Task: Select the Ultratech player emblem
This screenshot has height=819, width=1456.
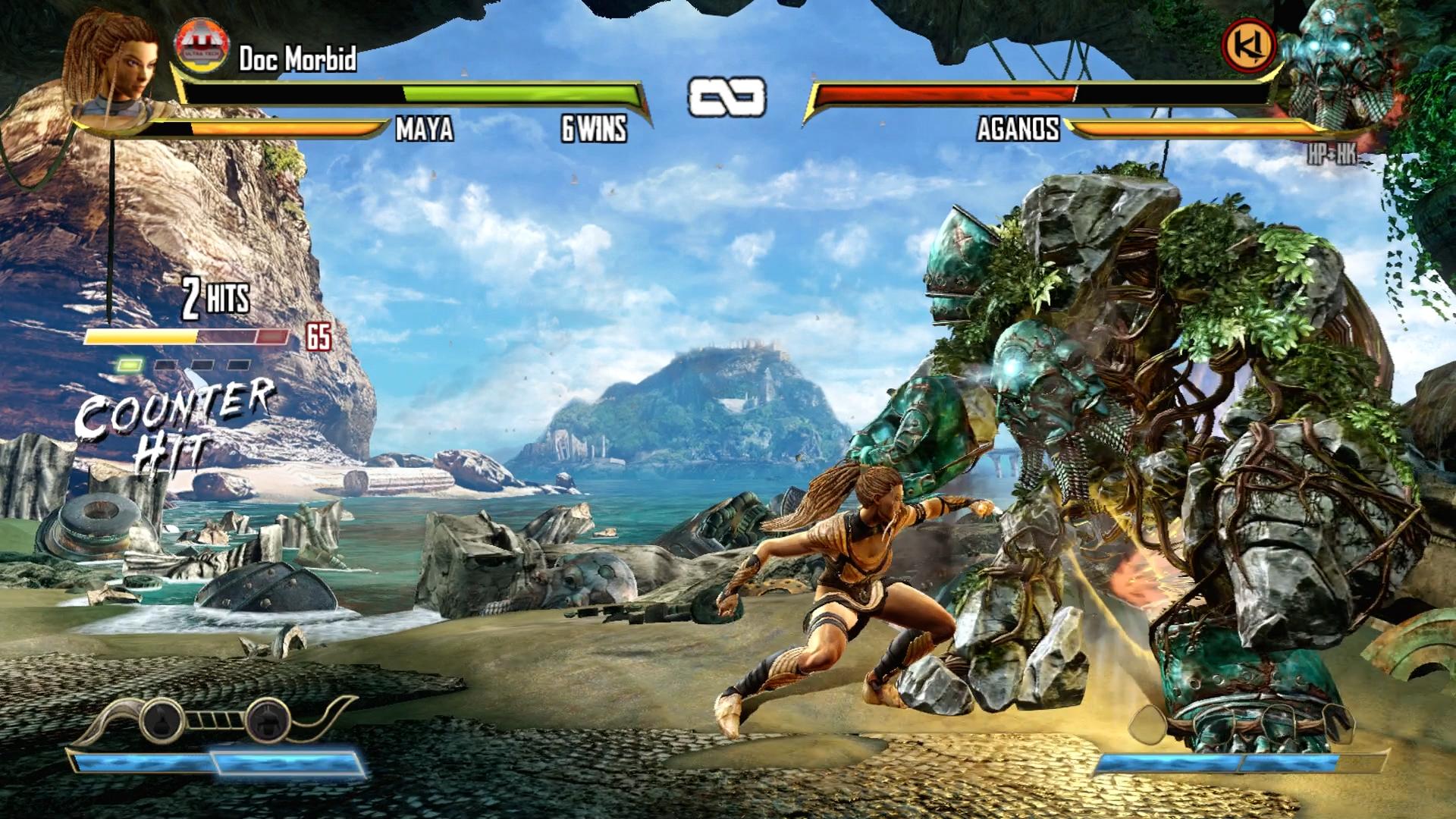Action: [201, 44]
